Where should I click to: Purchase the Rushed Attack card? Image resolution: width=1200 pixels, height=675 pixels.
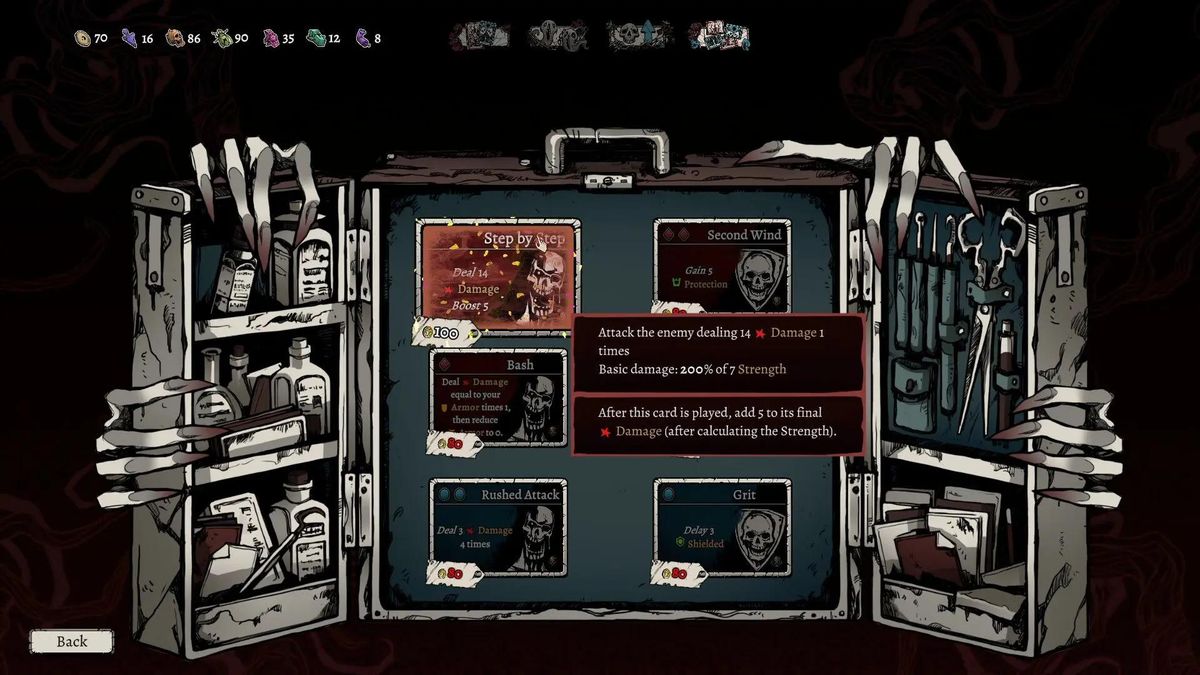pyautogui.click(x=498, y=526)
